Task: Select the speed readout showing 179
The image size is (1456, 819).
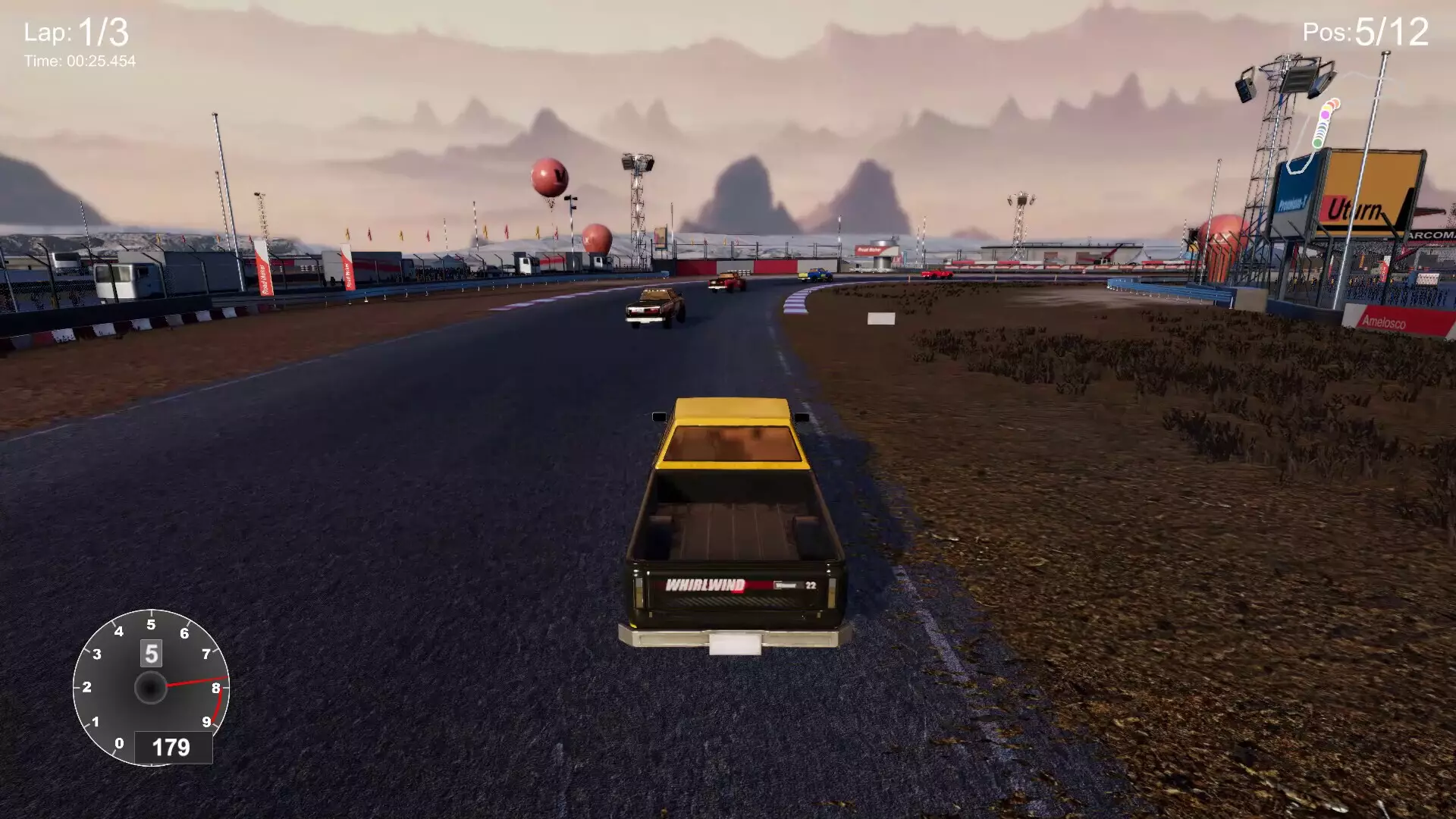Action: [x=172, y=745]
